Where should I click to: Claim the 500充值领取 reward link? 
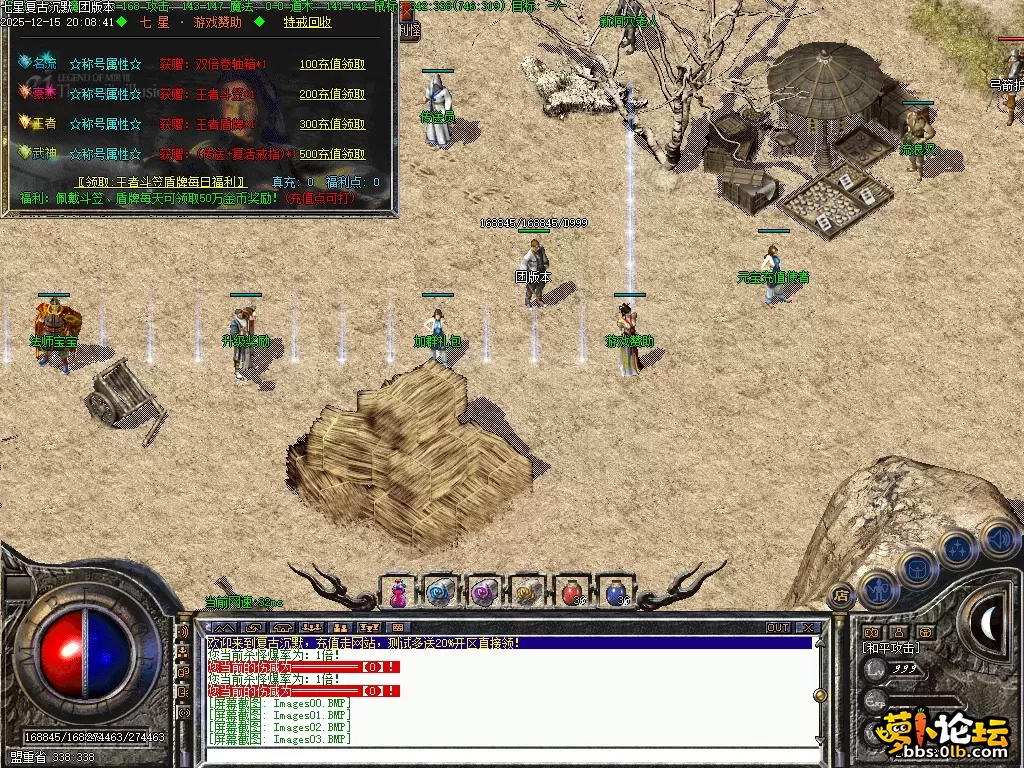click(x=332, y=155)
